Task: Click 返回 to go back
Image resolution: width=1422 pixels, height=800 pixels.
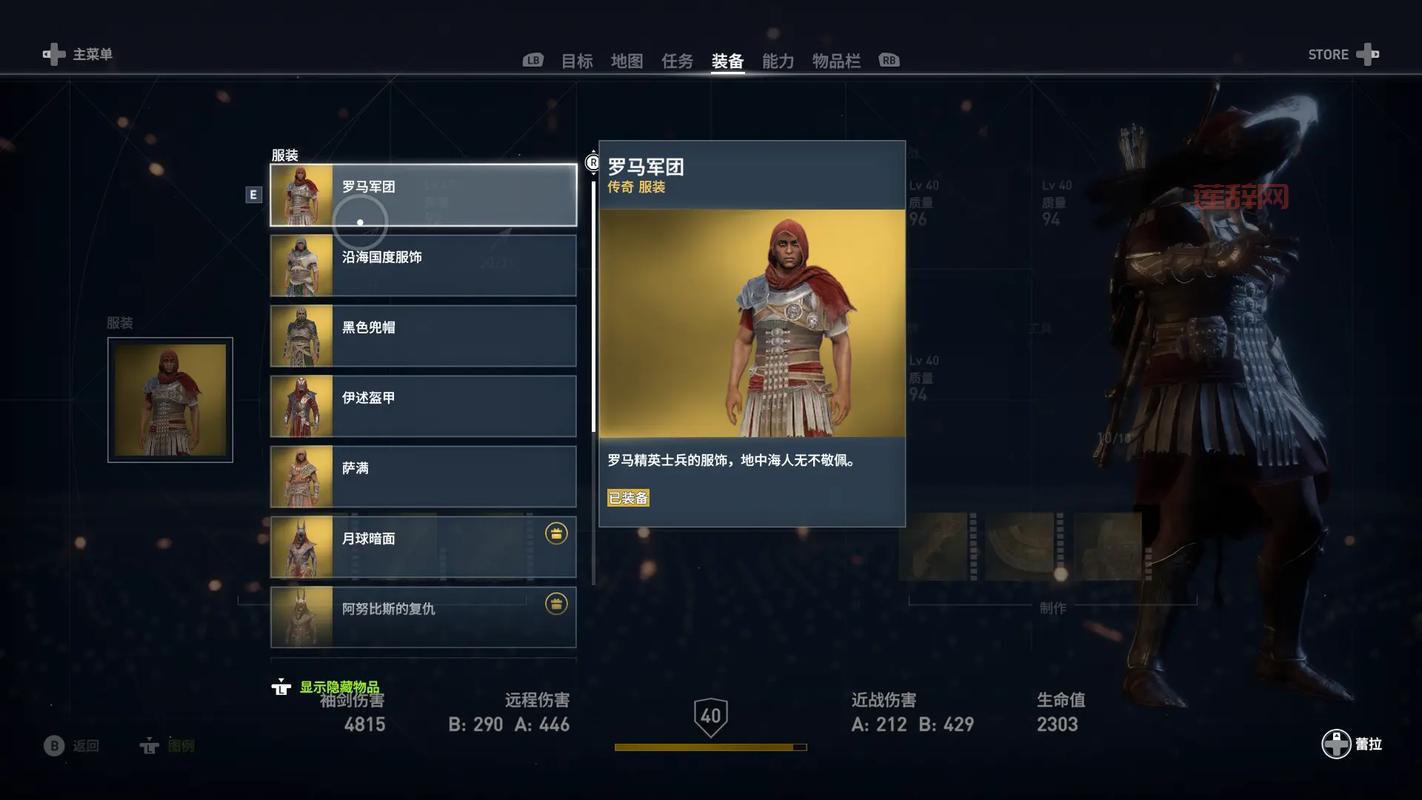Action: (x=72, y=746)
